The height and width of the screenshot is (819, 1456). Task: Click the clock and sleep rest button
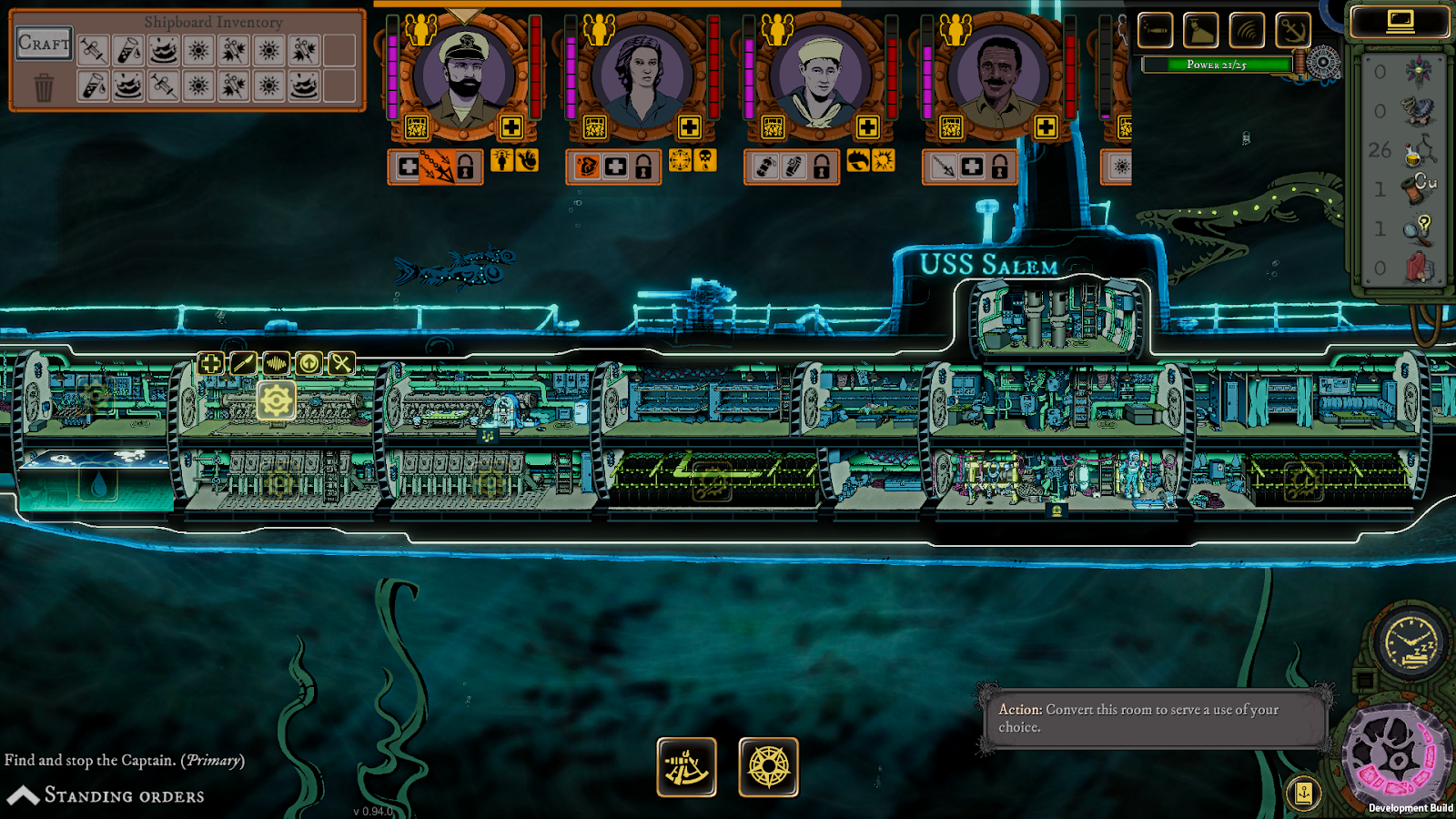point(1410,643)
